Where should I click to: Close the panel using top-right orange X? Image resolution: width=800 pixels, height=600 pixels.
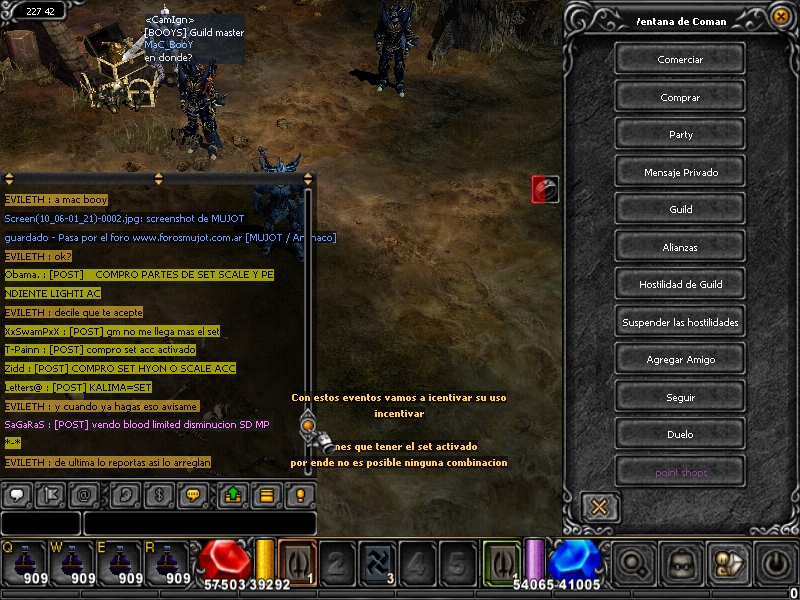coord(781,16)
